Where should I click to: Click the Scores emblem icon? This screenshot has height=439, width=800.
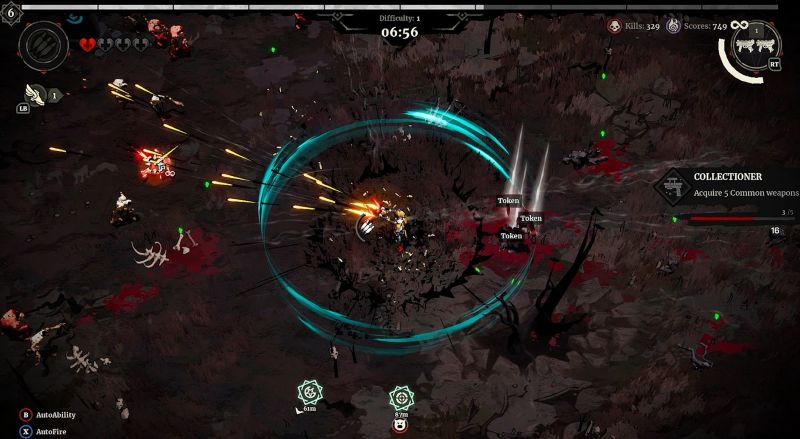(672, 26)
